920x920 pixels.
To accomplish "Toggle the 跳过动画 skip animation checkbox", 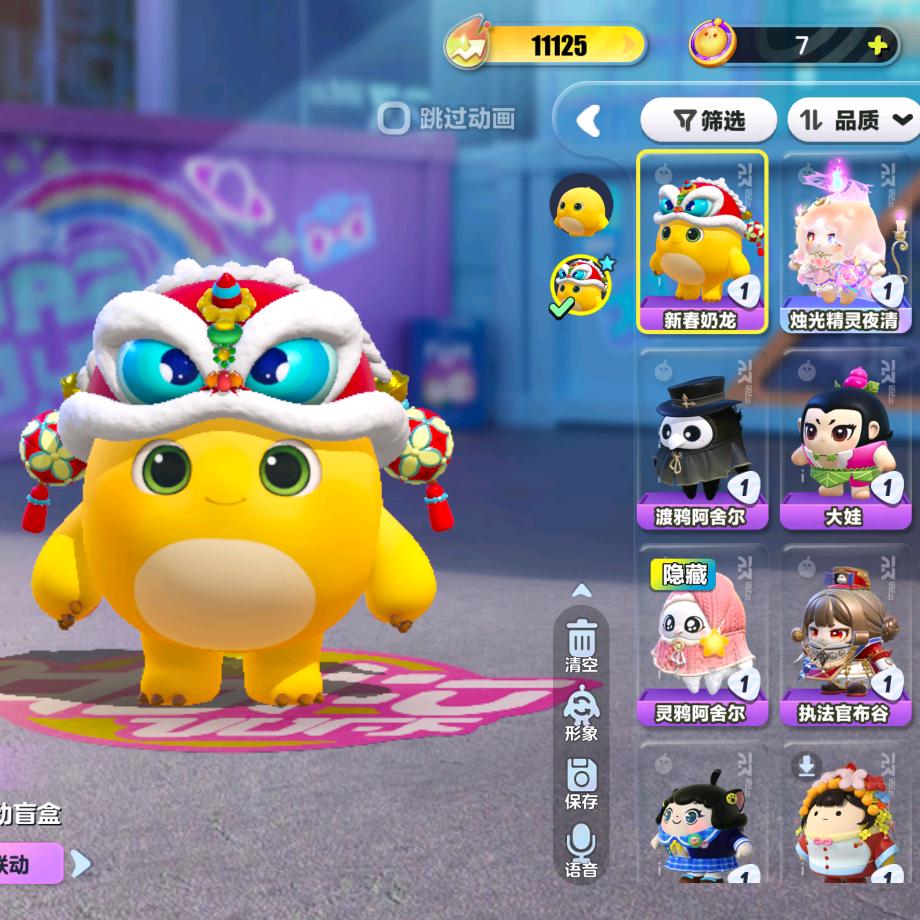I will [393, 119].
